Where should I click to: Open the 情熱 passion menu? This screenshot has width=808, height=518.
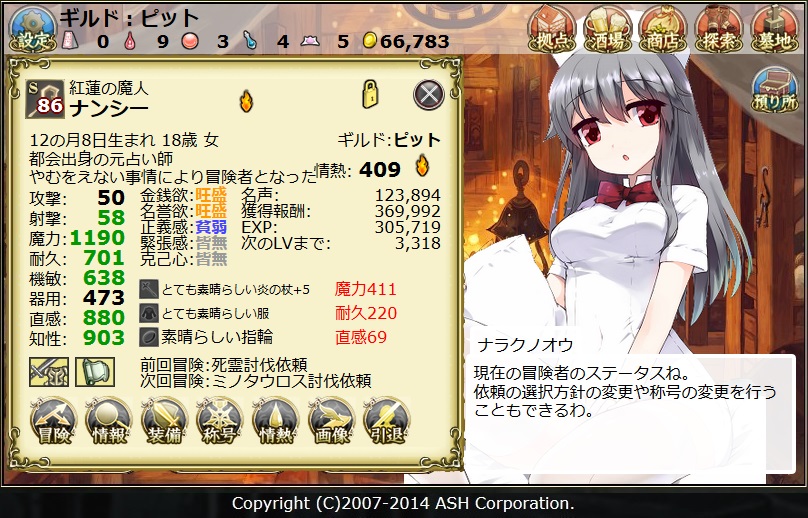point(276,421)
